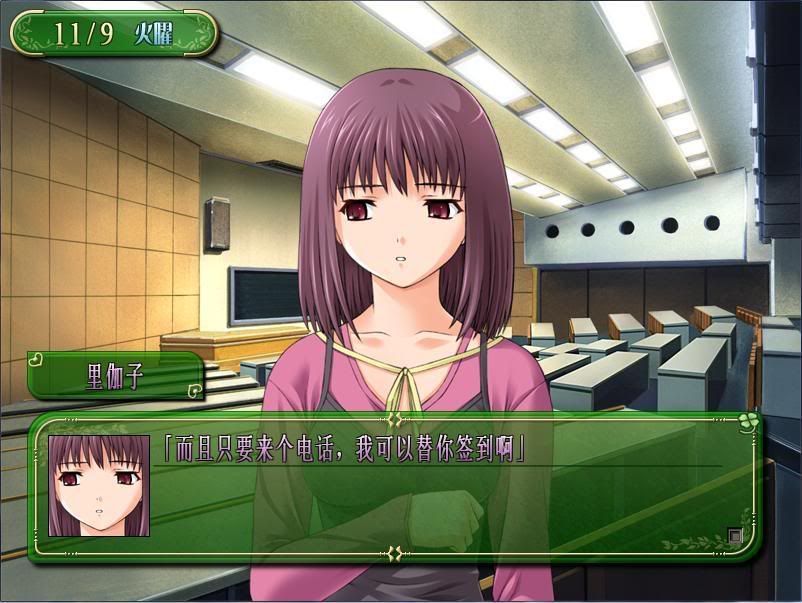Click the small square icon in dialogue box corner
The height and width of the screenshot is (603, 802).
[x=735, y=536]
